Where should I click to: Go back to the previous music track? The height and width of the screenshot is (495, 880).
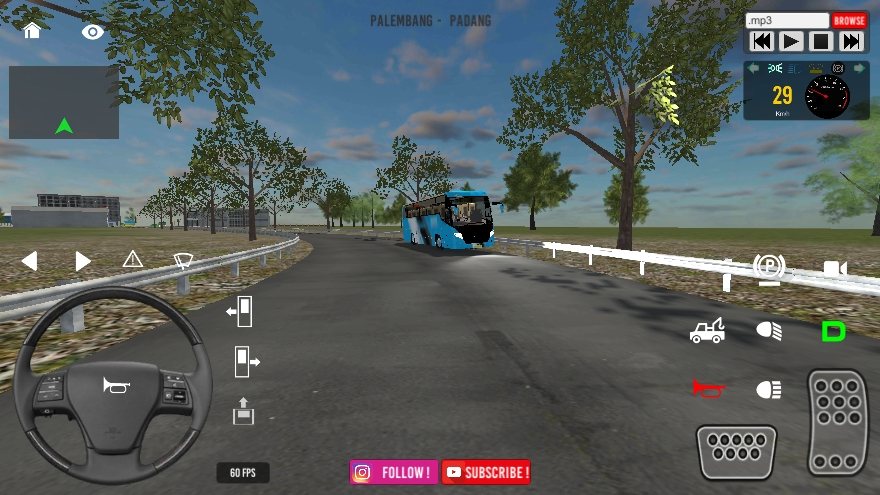tap(761, 41)
